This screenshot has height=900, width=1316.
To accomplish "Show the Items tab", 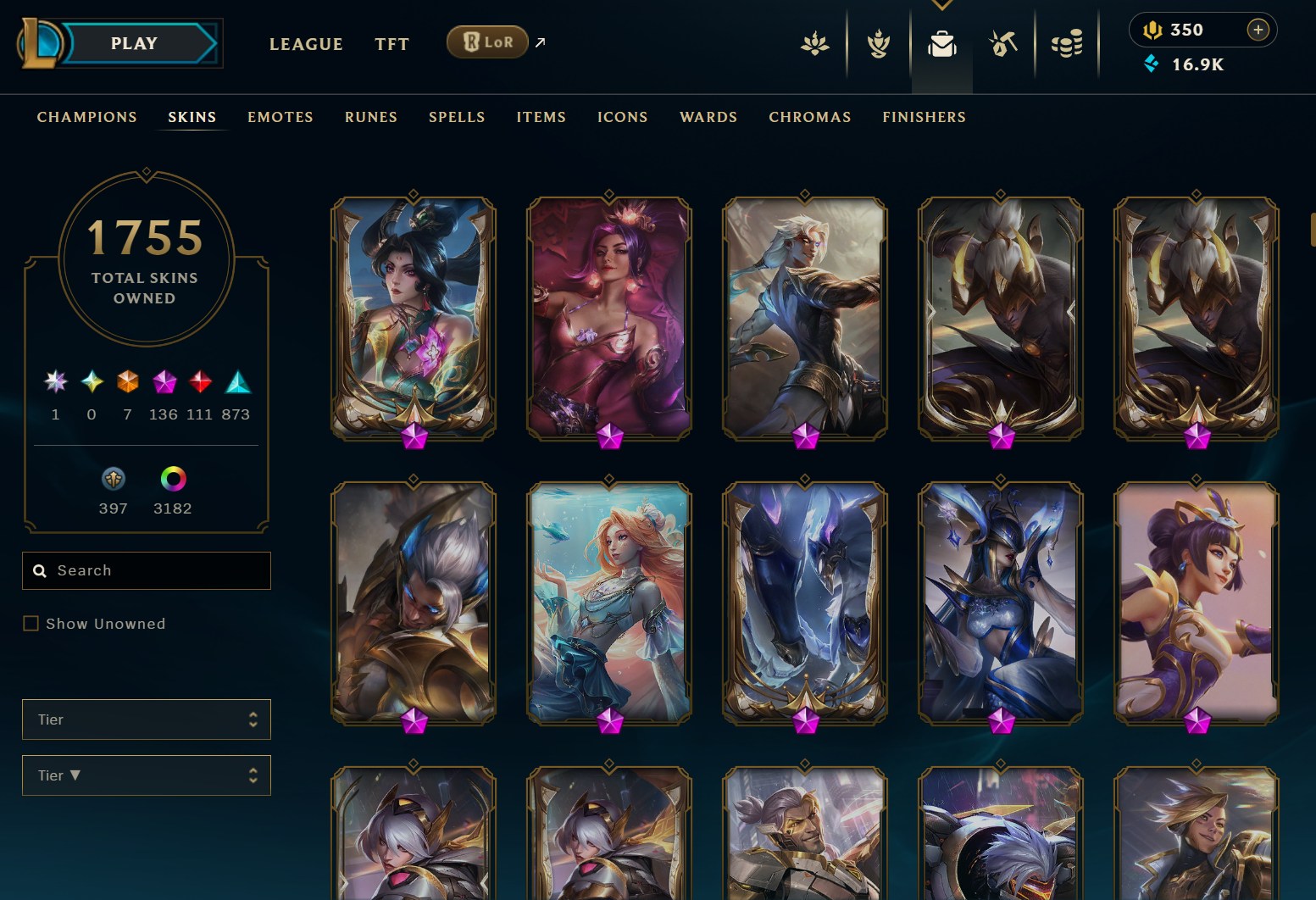I will (x=541, y=117).
